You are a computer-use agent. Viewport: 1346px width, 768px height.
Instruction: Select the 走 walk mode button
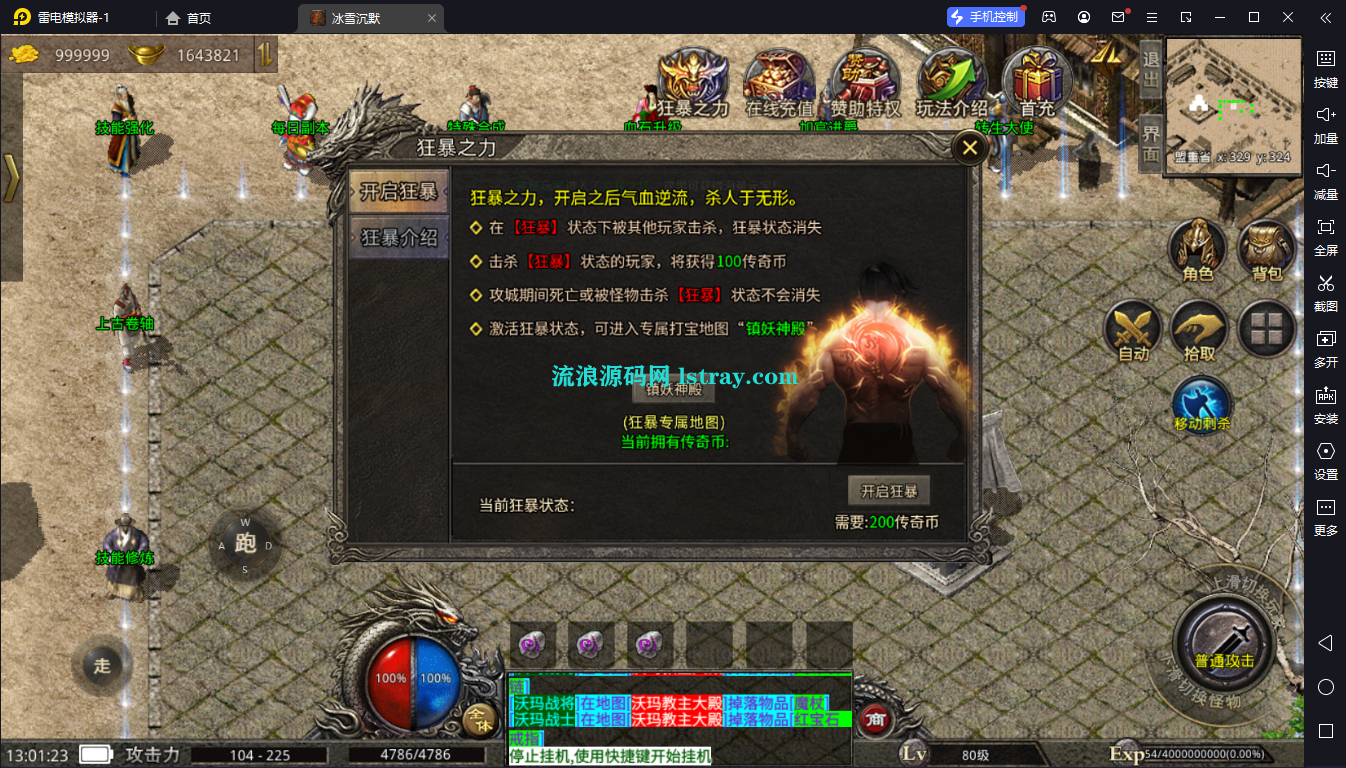(x=102, y=665)
